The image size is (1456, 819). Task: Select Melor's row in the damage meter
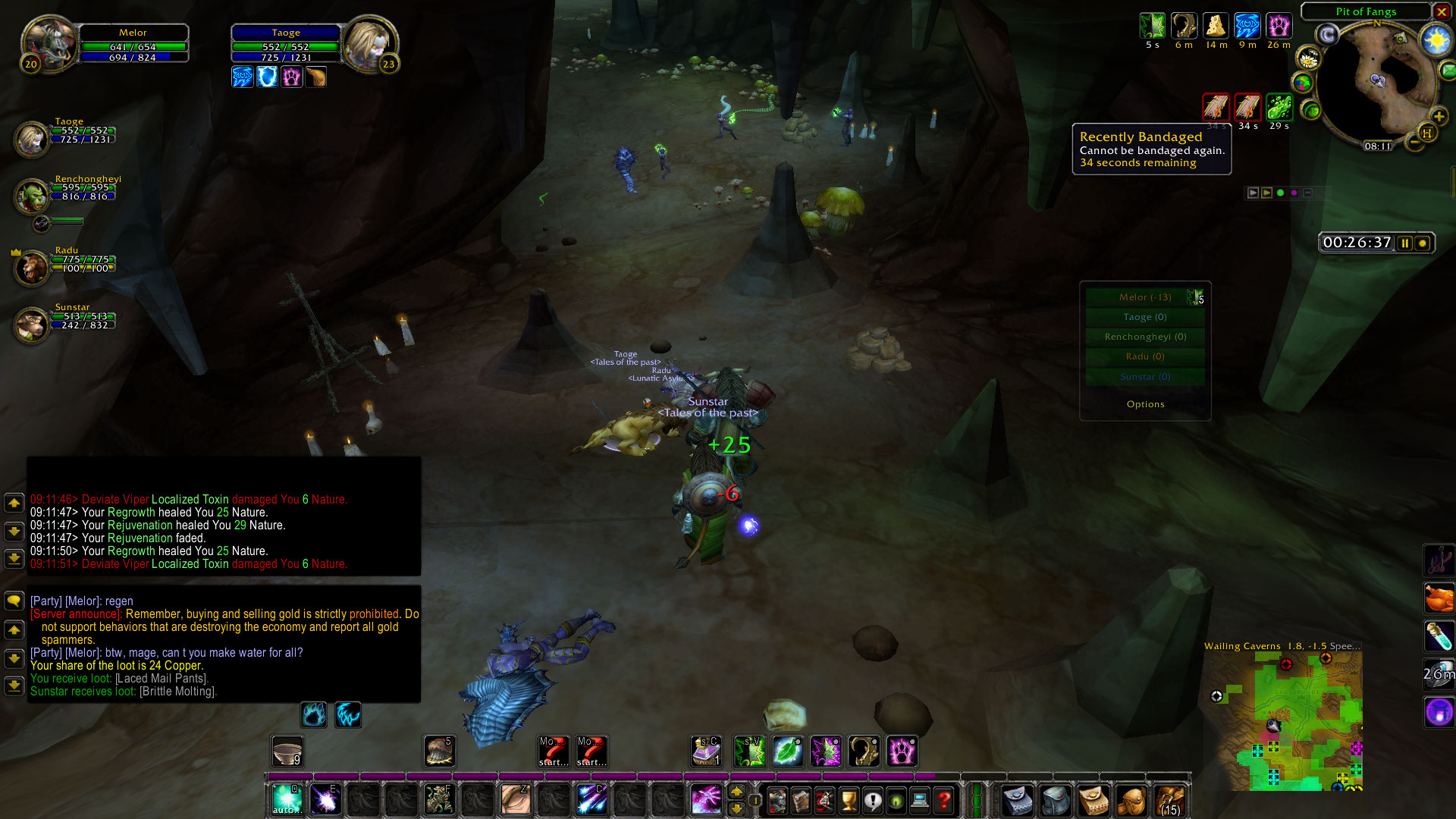coord(1145,297)
